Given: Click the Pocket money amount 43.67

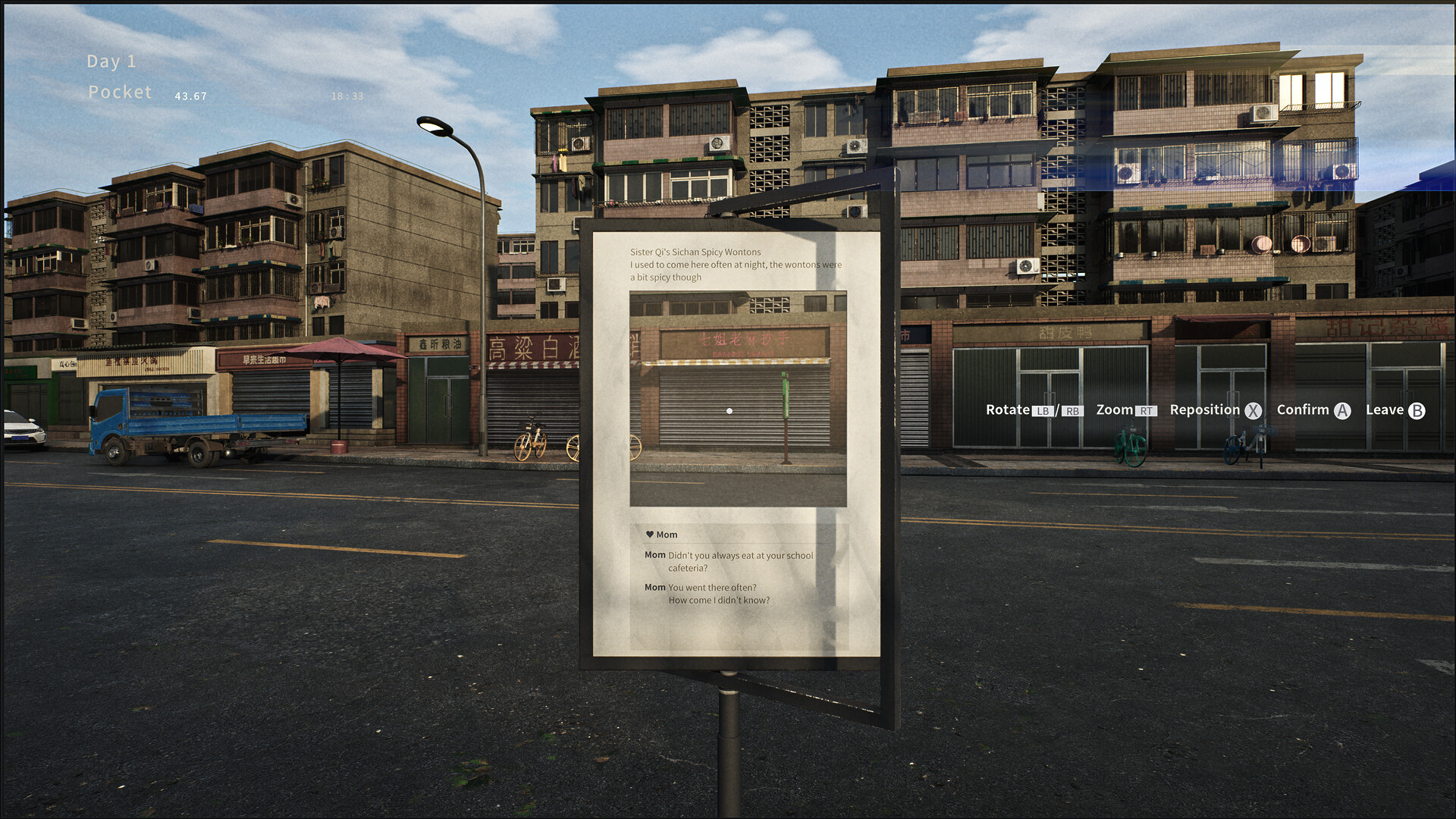Looking at the screenshot, I should [189, 96].
